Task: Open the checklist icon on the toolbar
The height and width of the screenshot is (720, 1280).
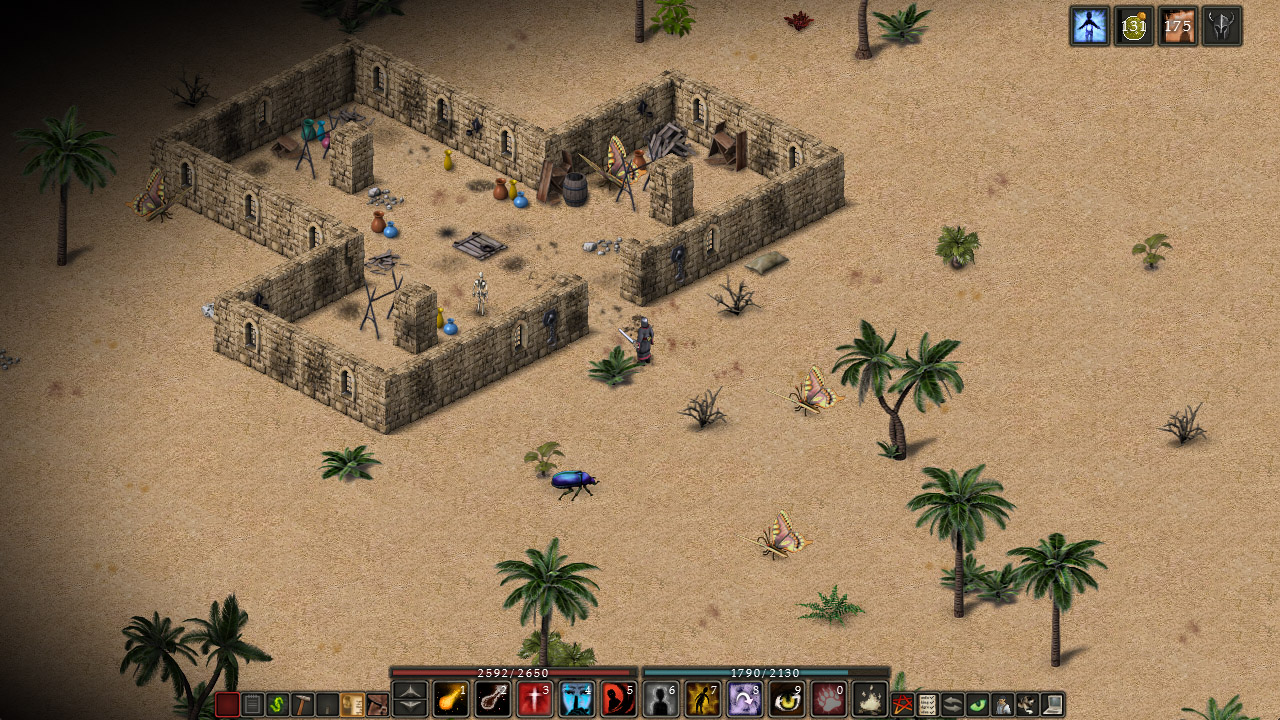Action: coord(927,705)
